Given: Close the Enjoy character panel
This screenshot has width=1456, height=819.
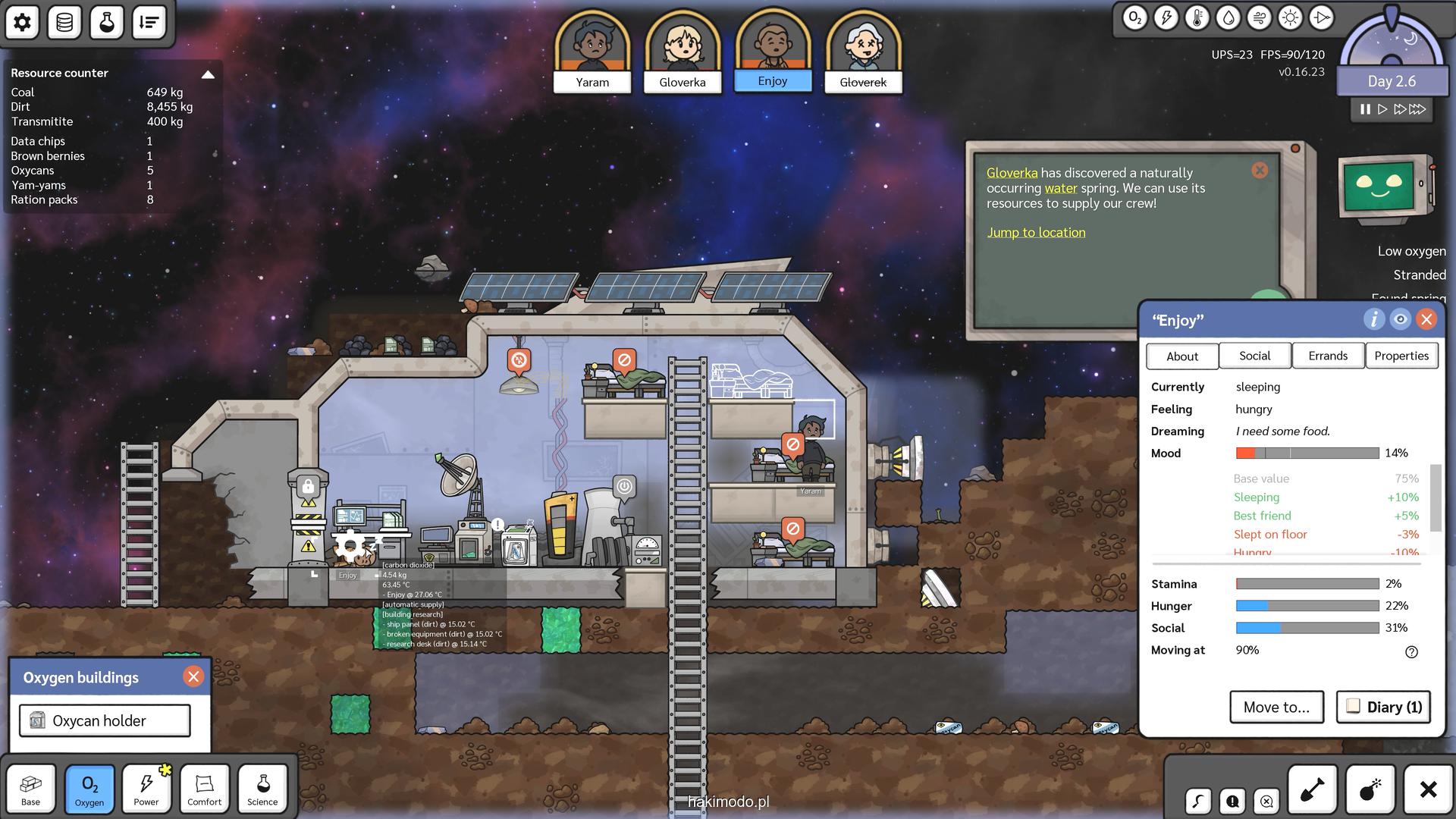Looking at the screenshot, I should 1426,319.
